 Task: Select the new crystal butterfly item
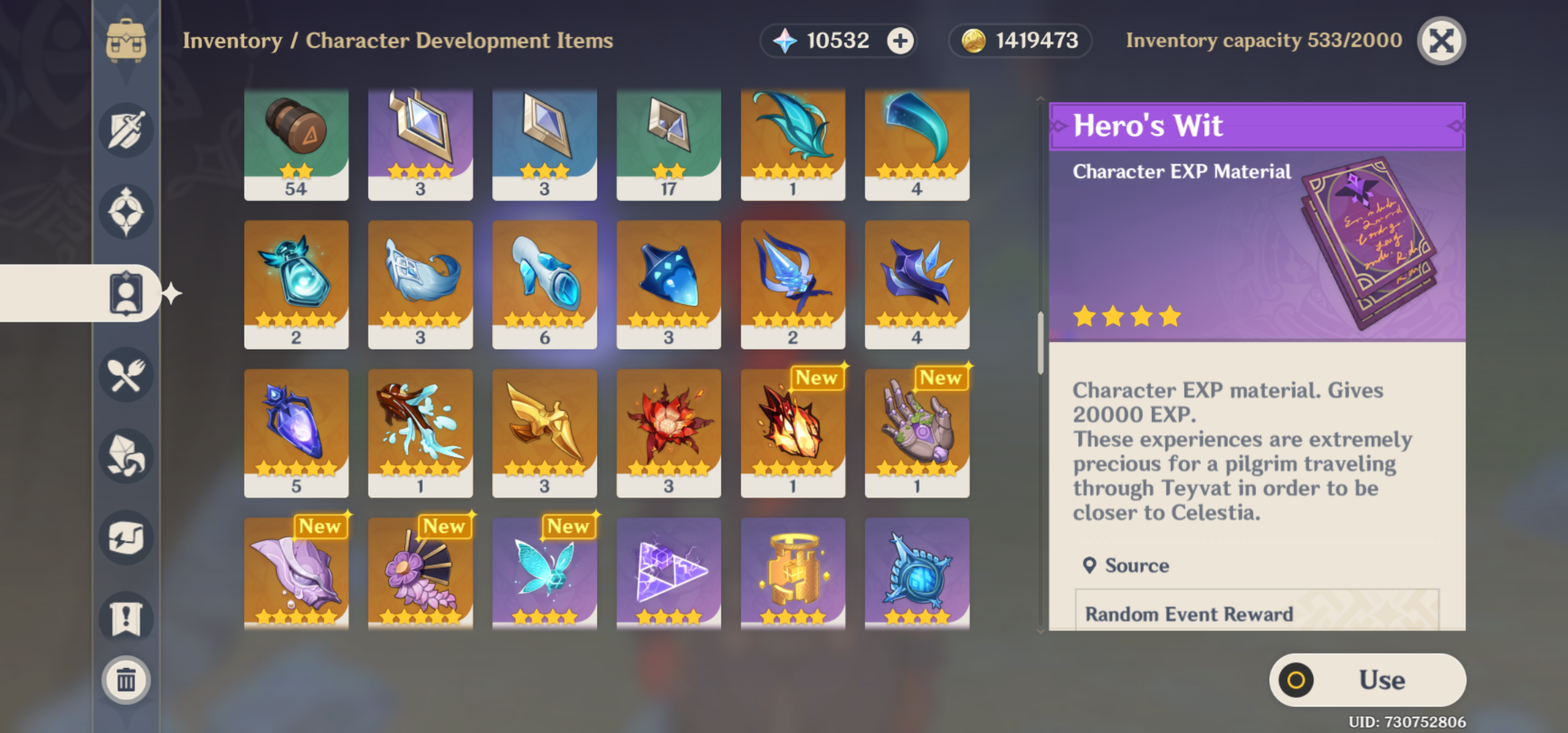coord(544,574)
